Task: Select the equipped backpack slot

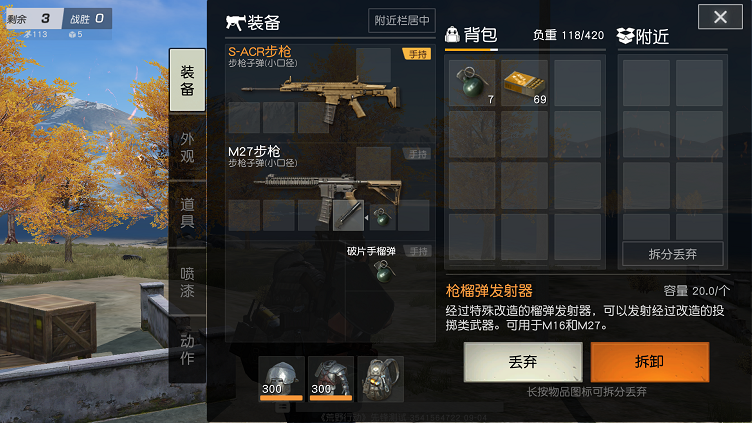Action: click(x=381, y=379)
